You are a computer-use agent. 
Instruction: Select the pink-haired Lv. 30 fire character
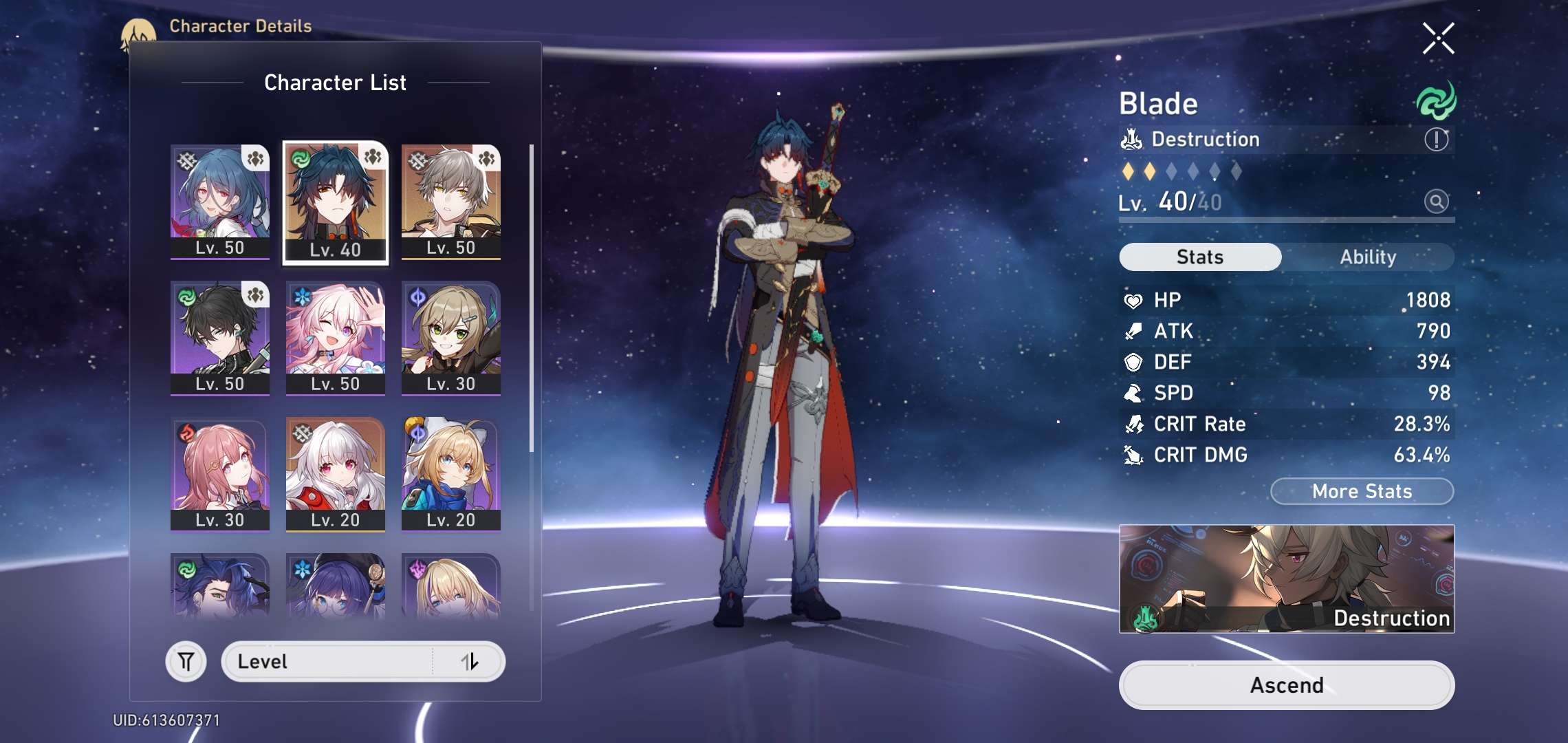(x=220, y=473)
